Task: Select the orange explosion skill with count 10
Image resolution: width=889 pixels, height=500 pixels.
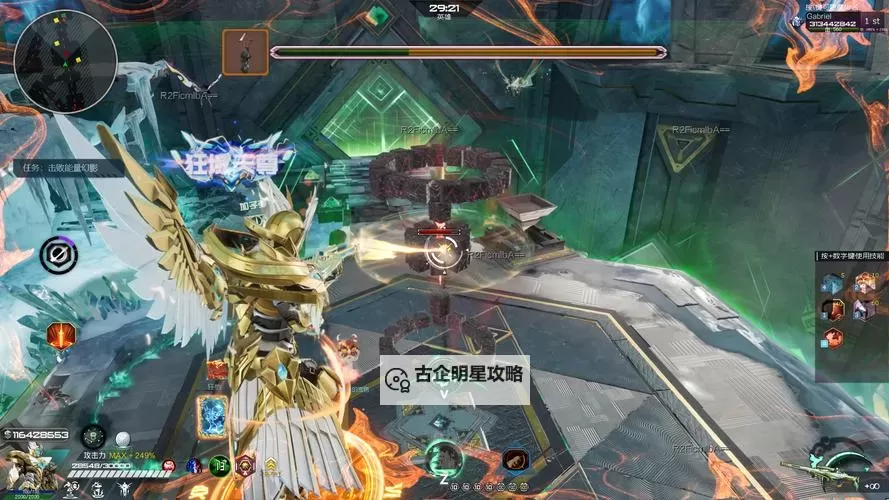Action: pyautogui.click(x=868, y=284)
